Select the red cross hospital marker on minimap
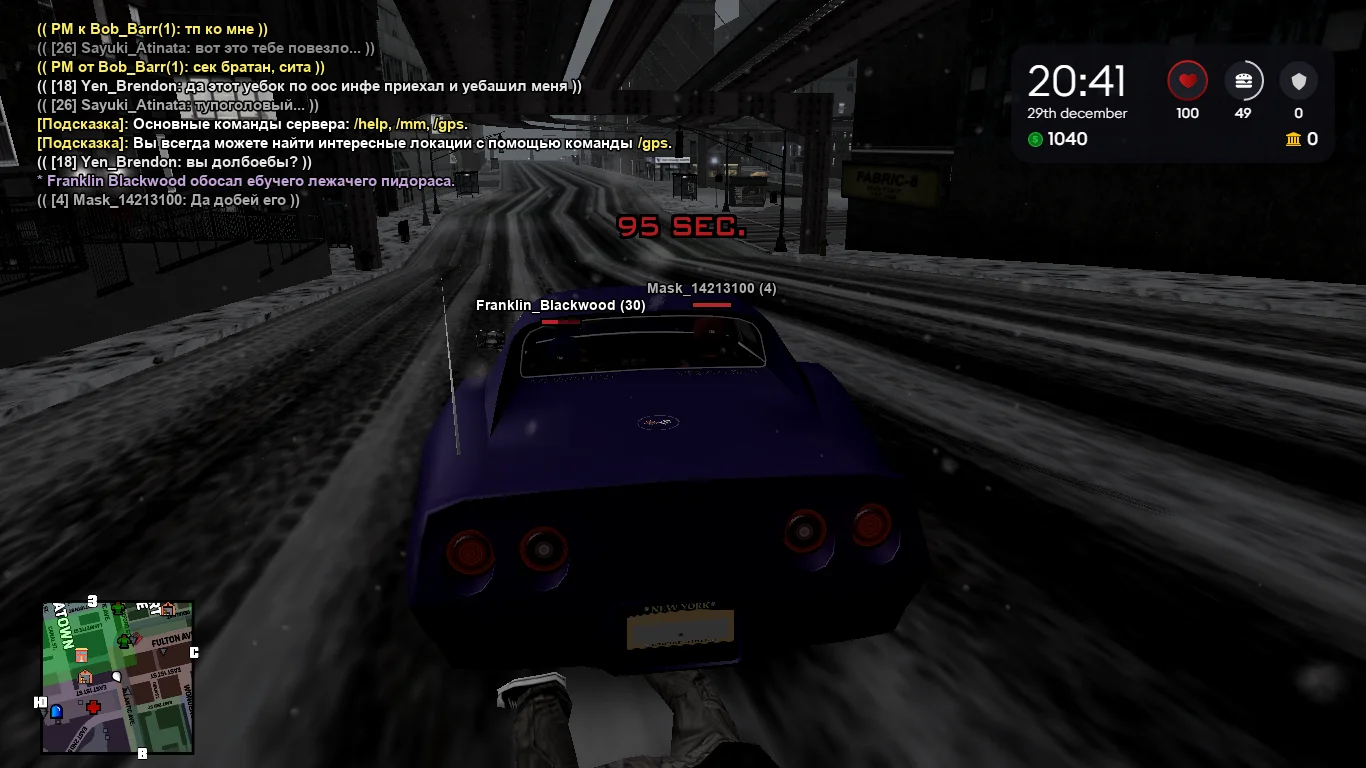Viewport: 1366px width, 768px height. coord(94,707)
